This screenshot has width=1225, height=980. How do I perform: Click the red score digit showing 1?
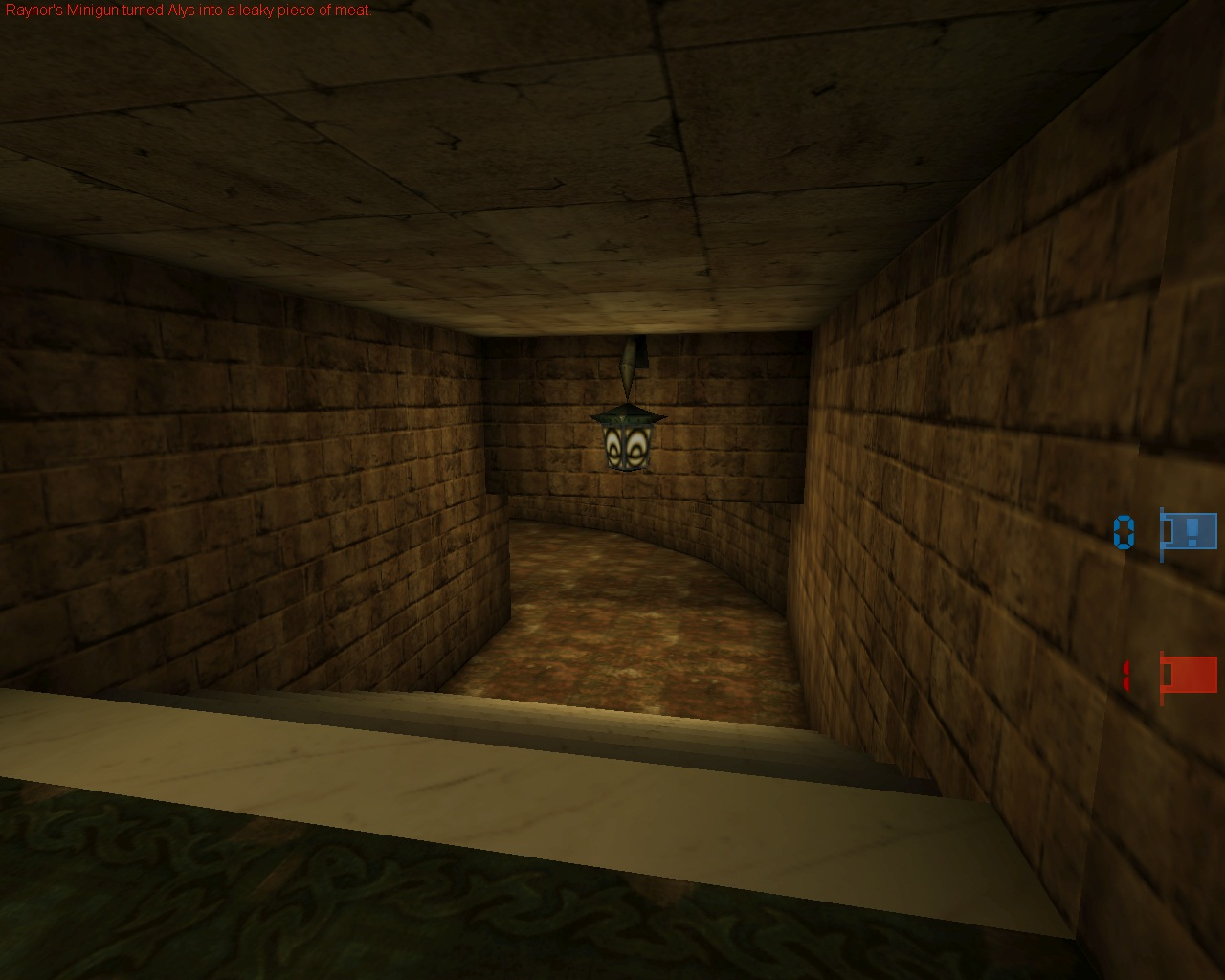click(1125, 675)
